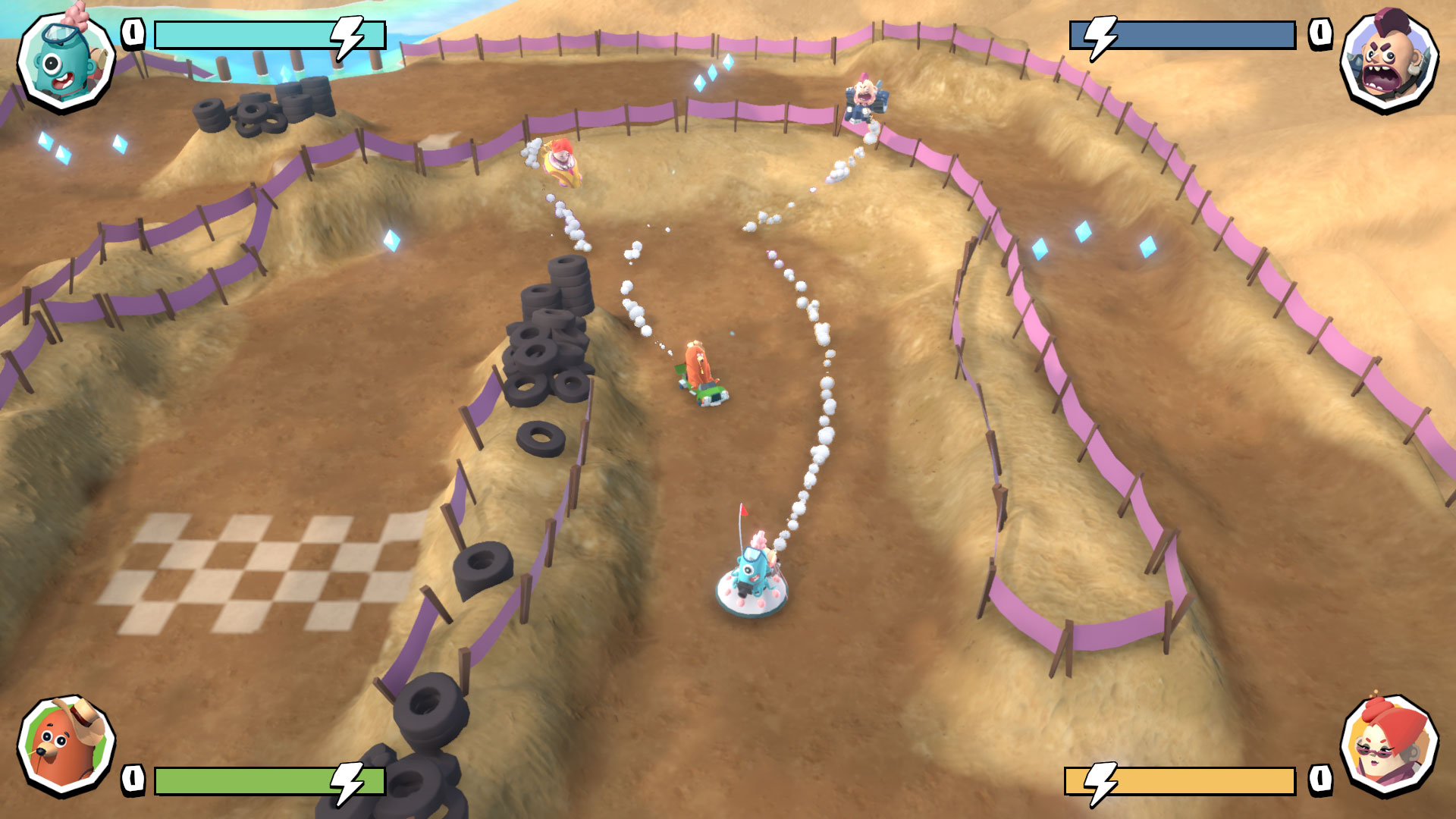Choose the orange dog with hat portrait
1456x819 pixels.
tap(66, 745)
